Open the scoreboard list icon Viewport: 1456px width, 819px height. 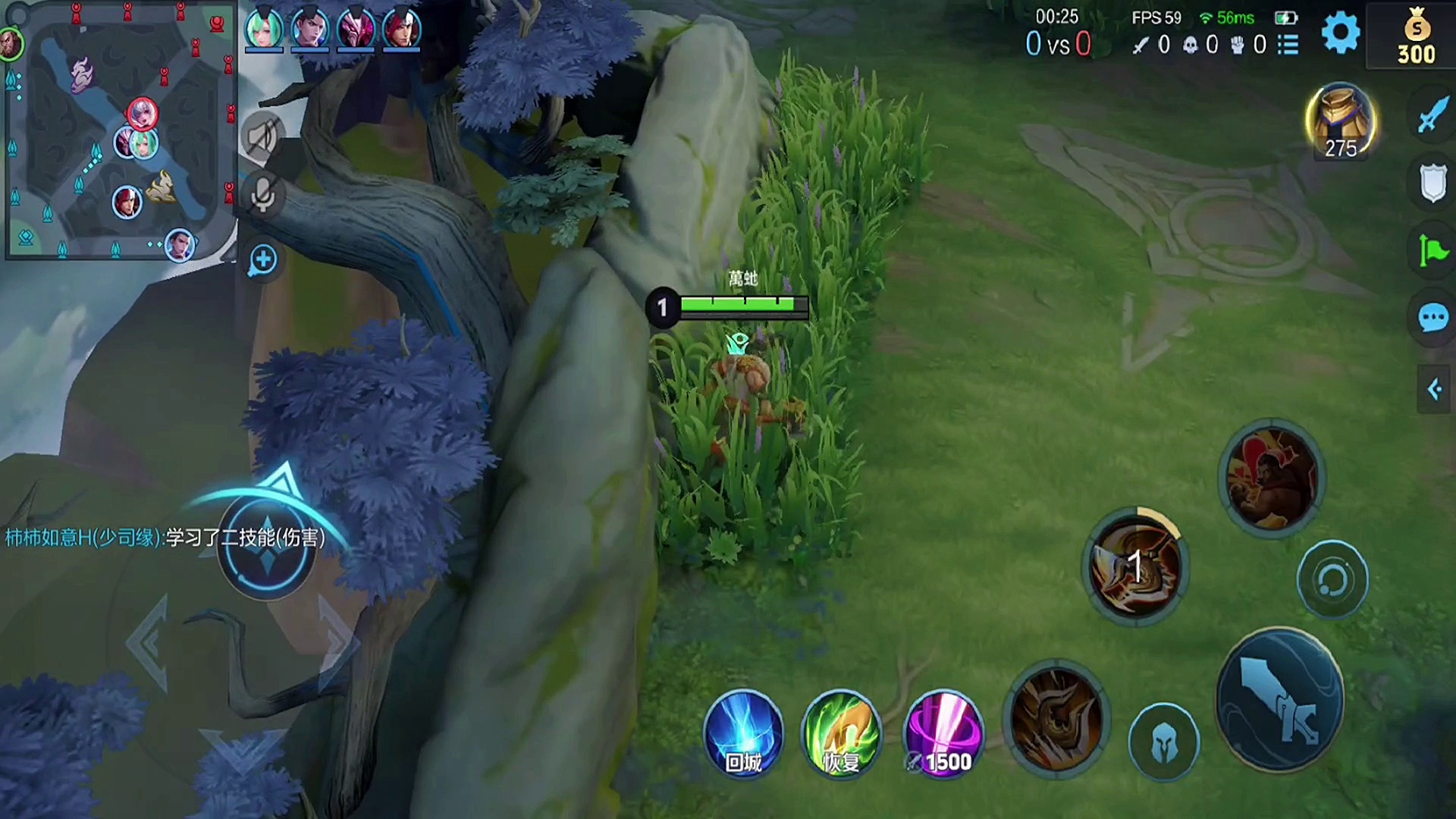1288,45
